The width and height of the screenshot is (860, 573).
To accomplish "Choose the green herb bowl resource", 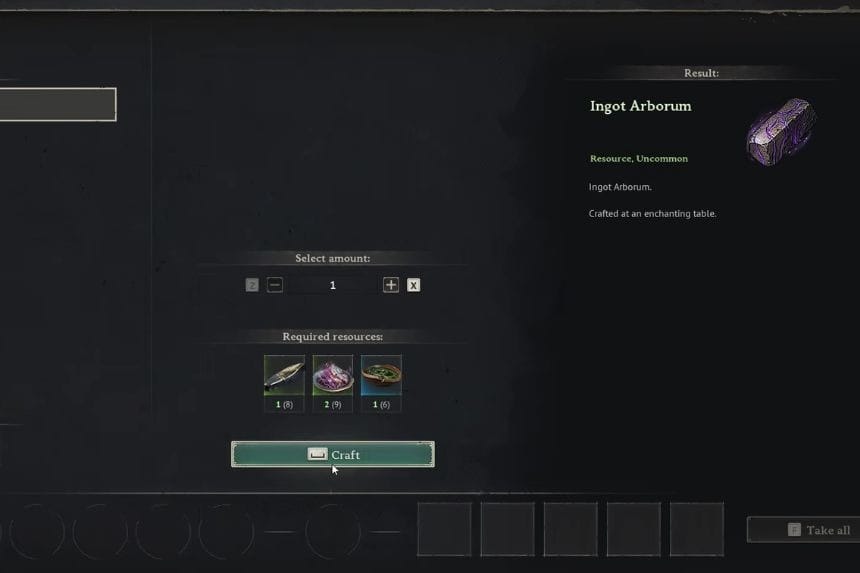I will [381, 375].
